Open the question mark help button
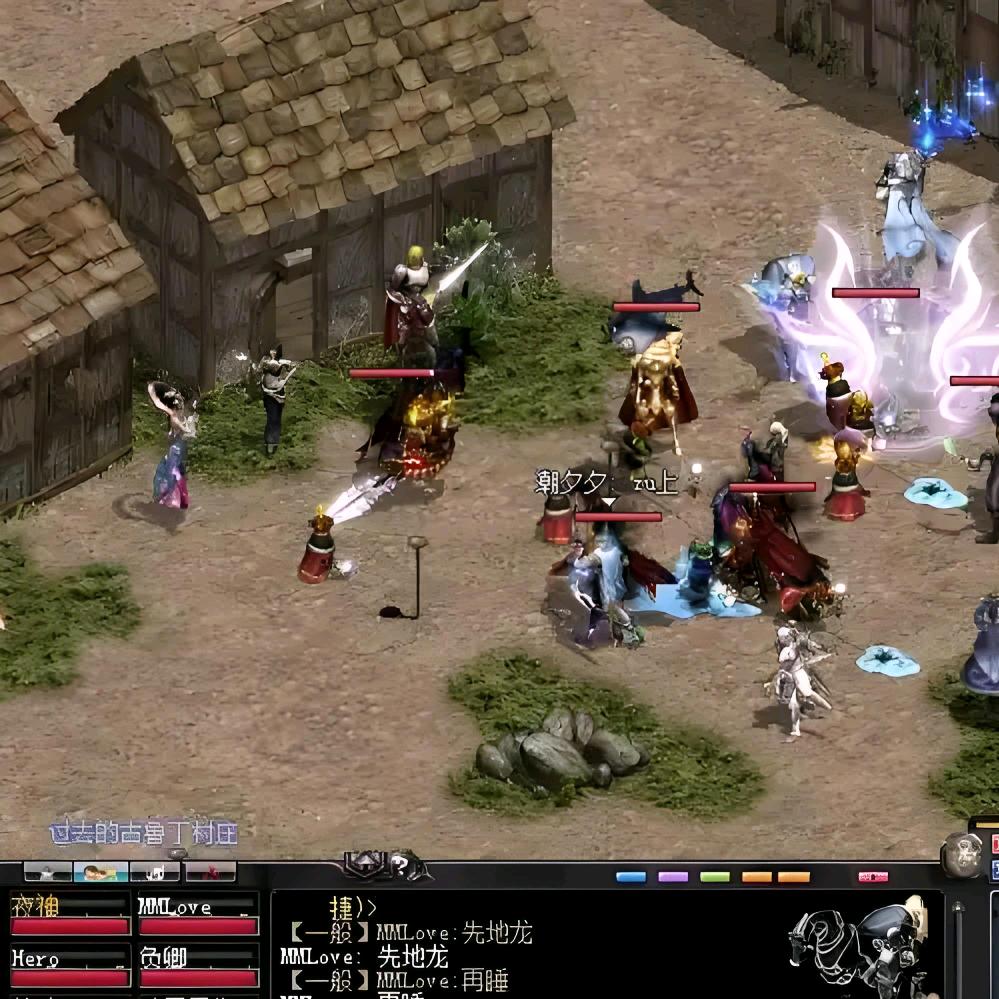Image resolution: width=999 pixels, height=999 pixels. pyautogui.click(x=399, y=865)
